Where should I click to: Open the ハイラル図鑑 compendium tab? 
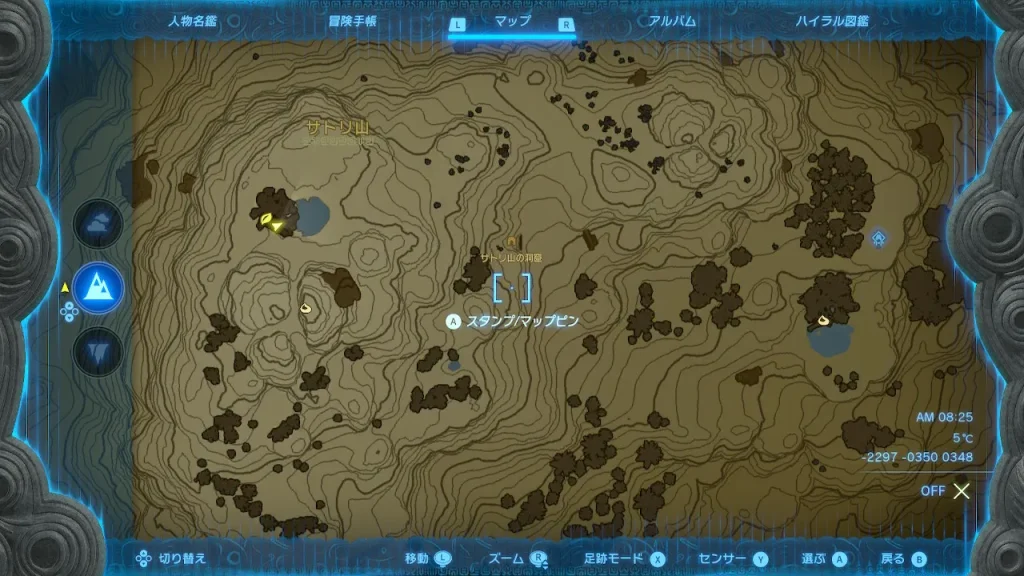[832, 21]
